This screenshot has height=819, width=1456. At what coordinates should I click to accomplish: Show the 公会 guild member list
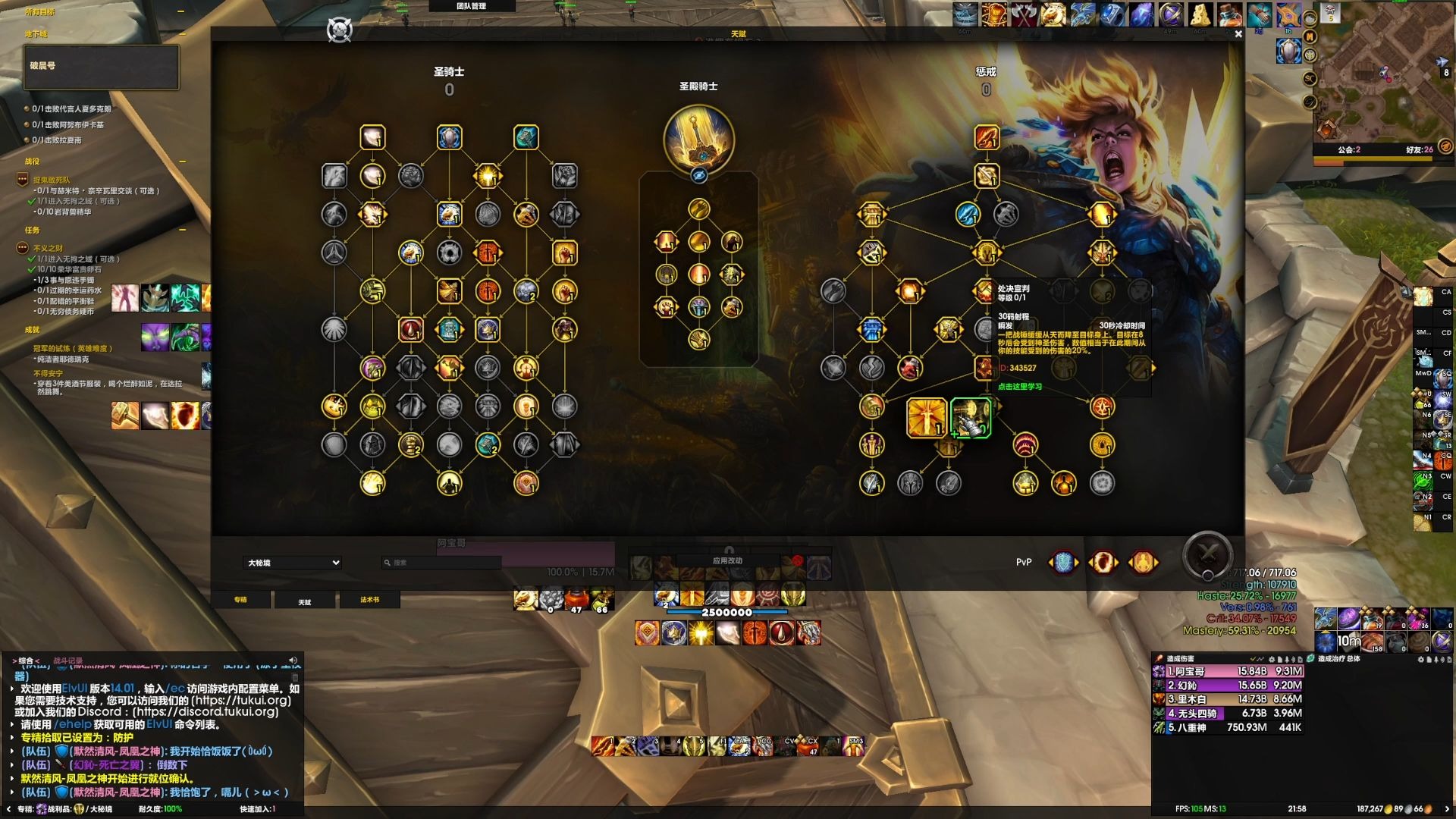1348,149
